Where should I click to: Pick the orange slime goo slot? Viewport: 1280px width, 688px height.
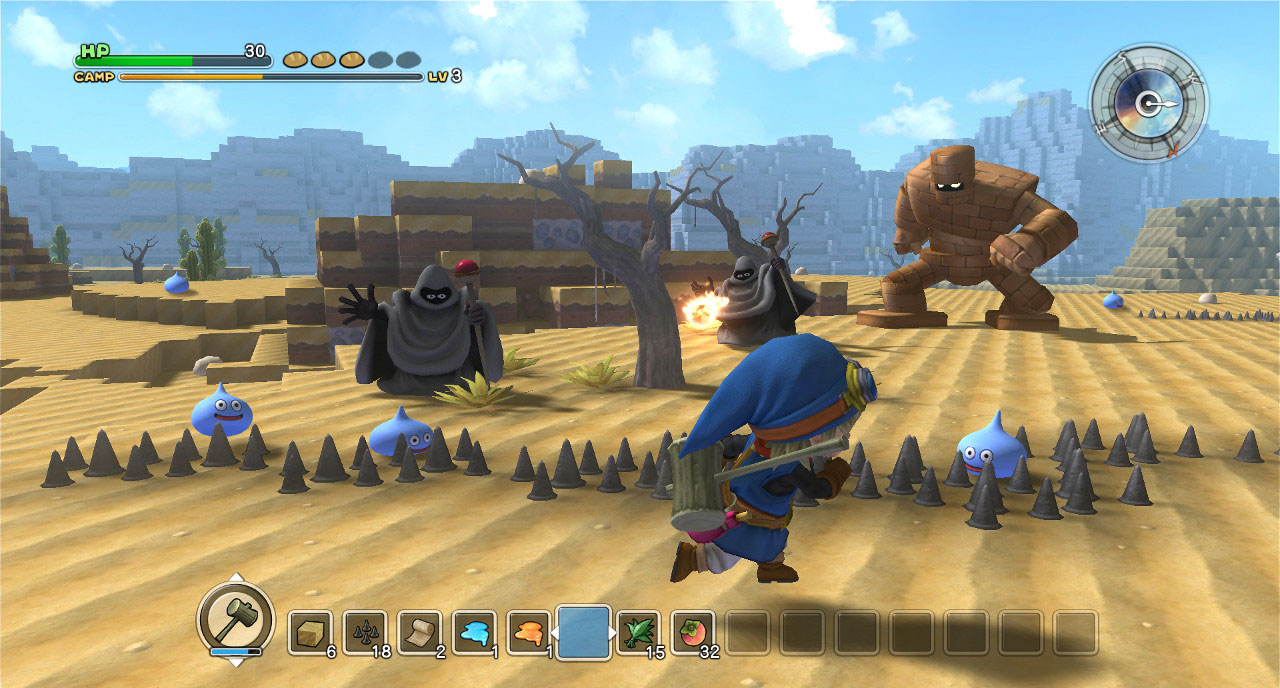click(x=528, y=632)
